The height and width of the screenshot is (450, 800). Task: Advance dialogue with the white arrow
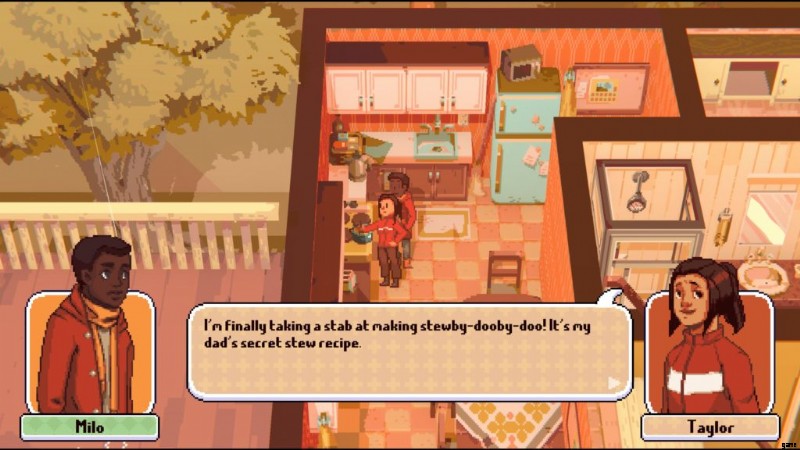pyautogui.click(x=614, y=382)
